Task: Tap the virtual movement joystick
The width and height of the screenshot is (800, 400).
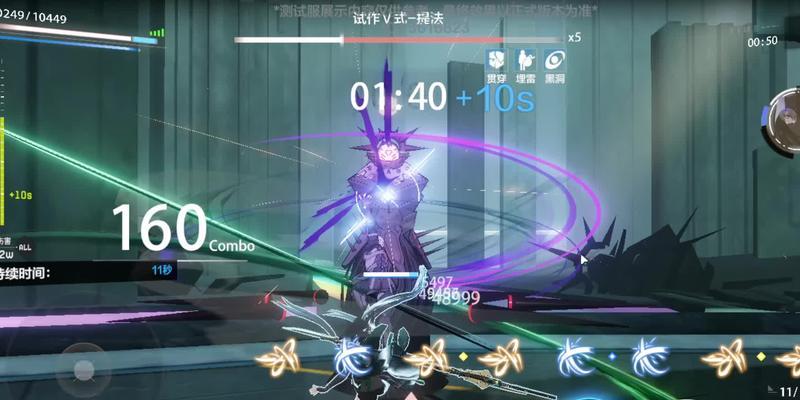Action: tap(83, 368)
